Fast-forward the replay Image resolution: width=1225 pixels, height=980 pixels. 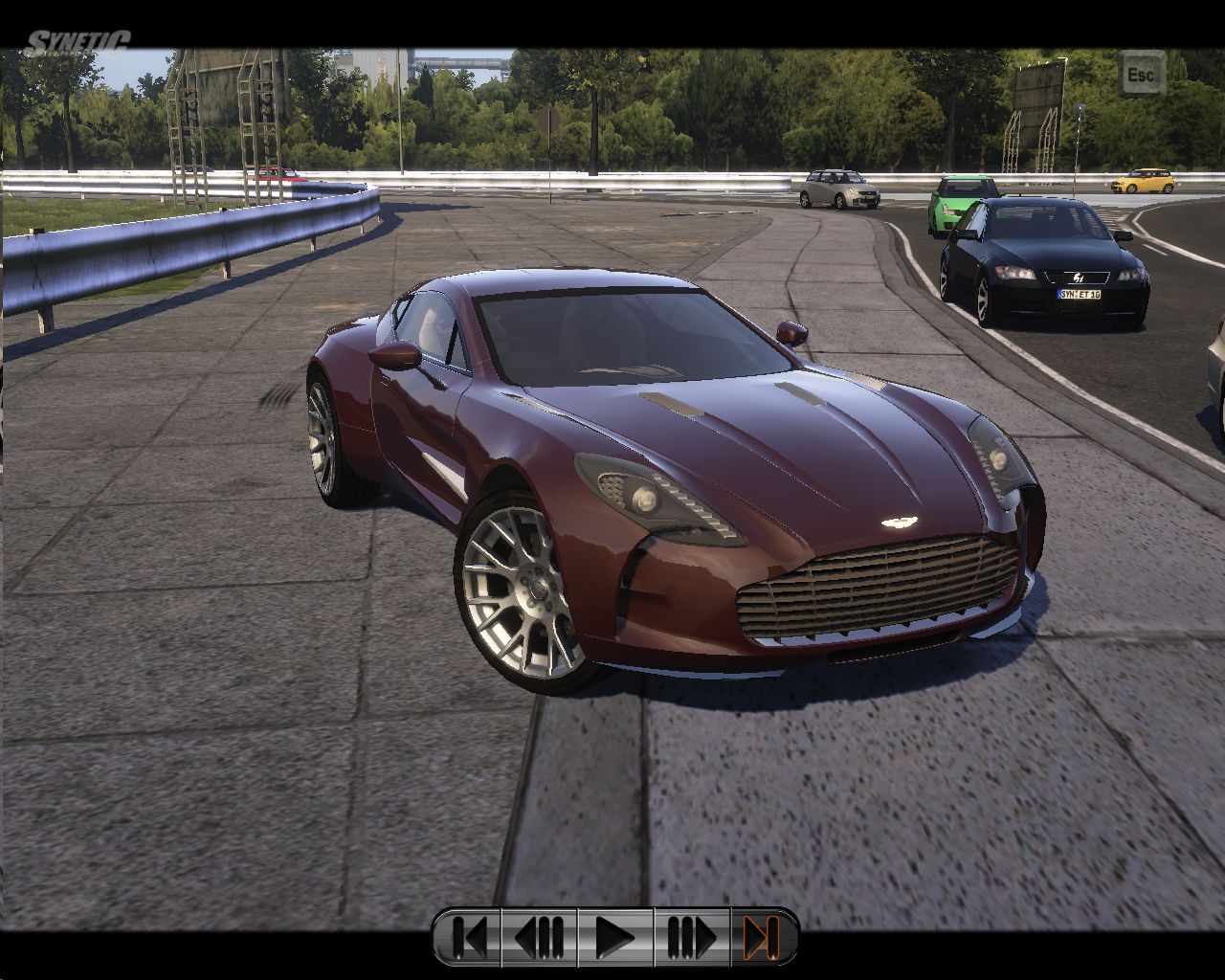(691, 937)
